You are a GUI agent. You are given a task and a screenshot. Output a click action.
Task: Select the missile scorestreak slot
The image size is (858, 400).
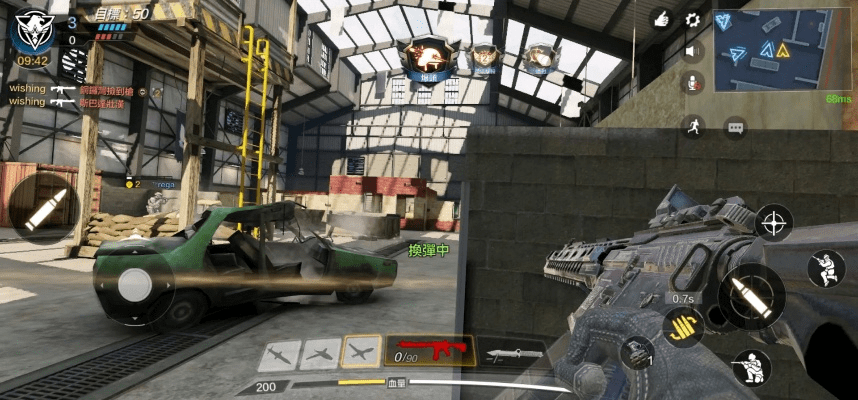click(280, 352)
